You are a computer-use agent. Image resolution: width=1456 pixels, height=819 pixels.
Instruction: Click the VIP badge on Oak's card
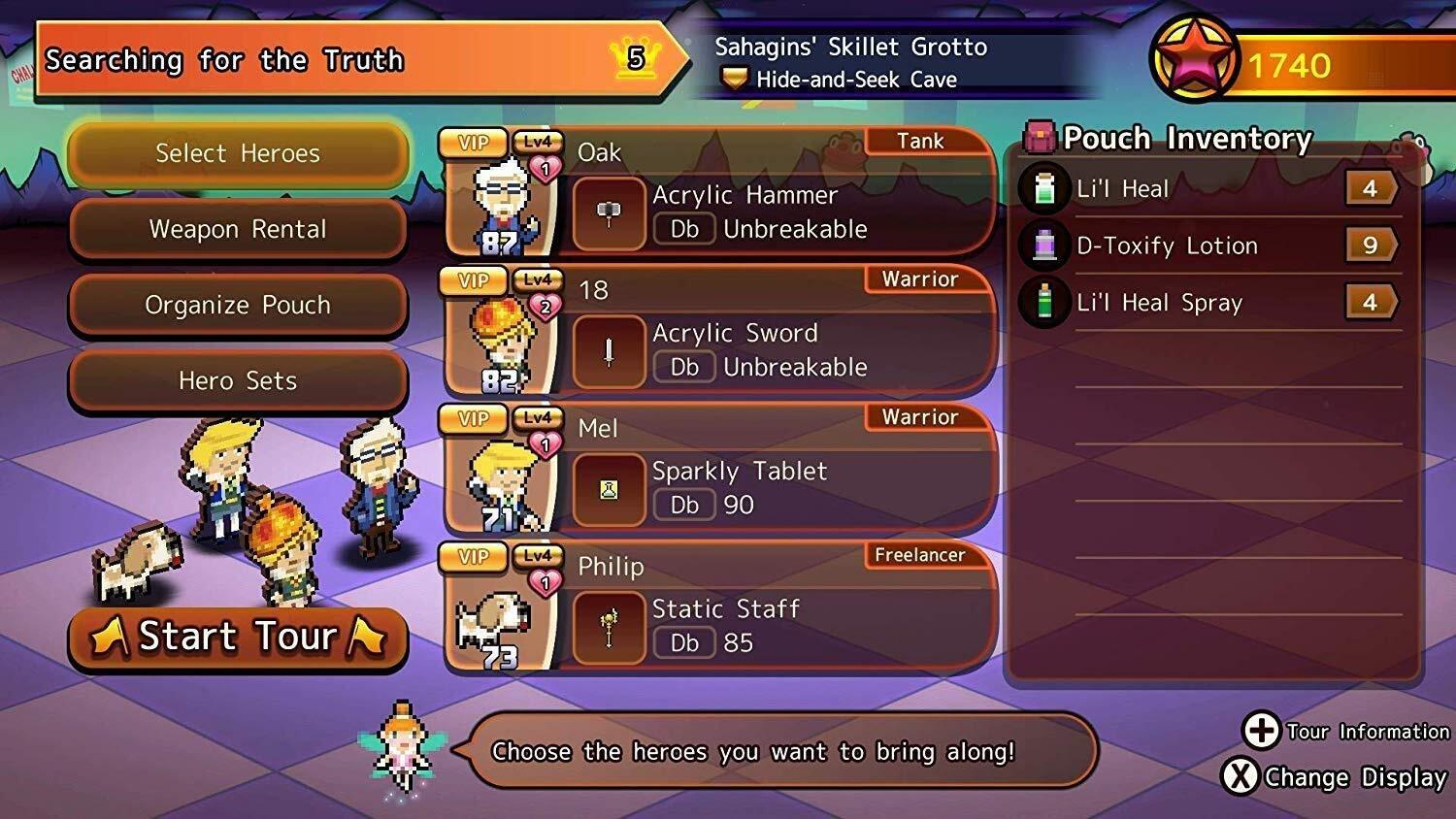[473, 142]
